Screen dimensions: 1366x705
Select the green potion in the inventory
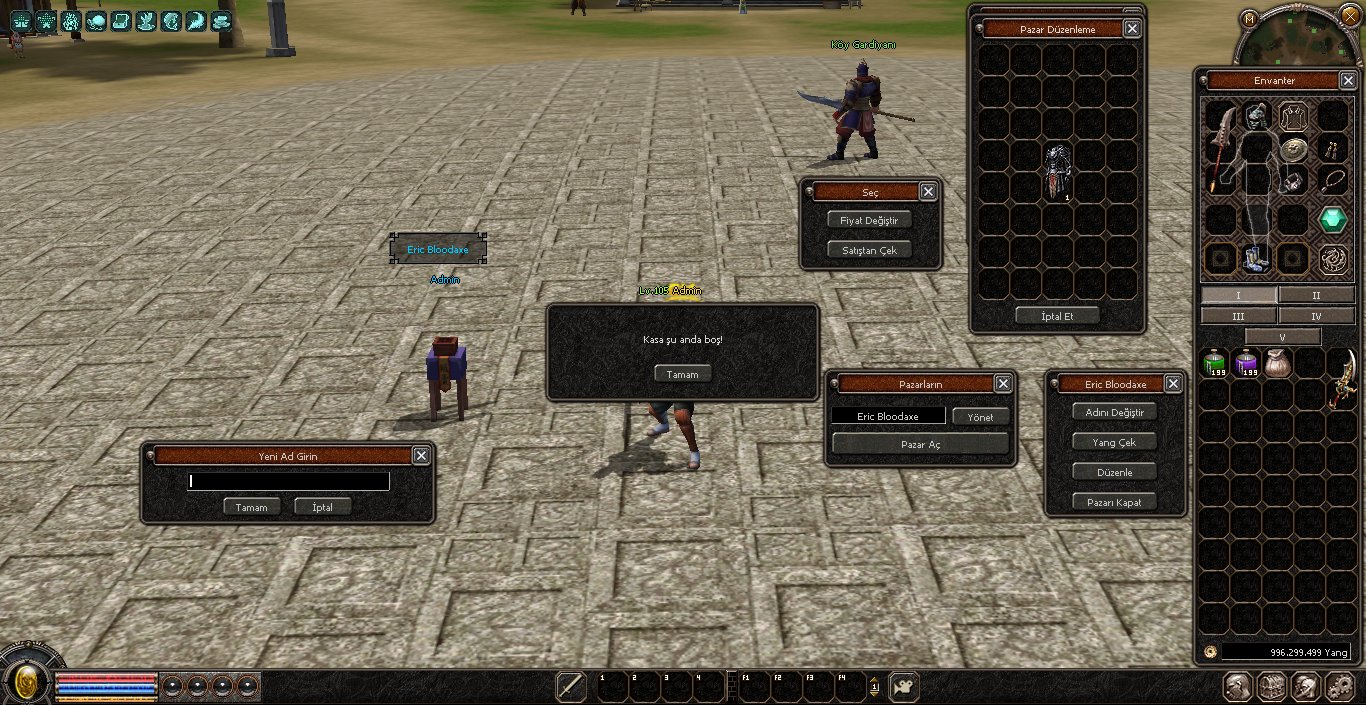pyautogui.click(x=1214, y=364)
